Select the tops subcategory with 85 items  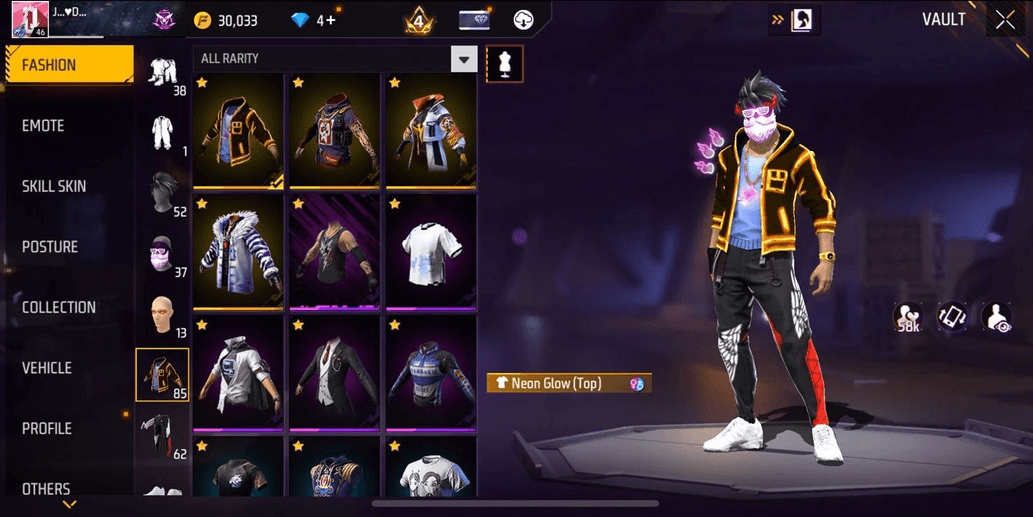[162, 376]
